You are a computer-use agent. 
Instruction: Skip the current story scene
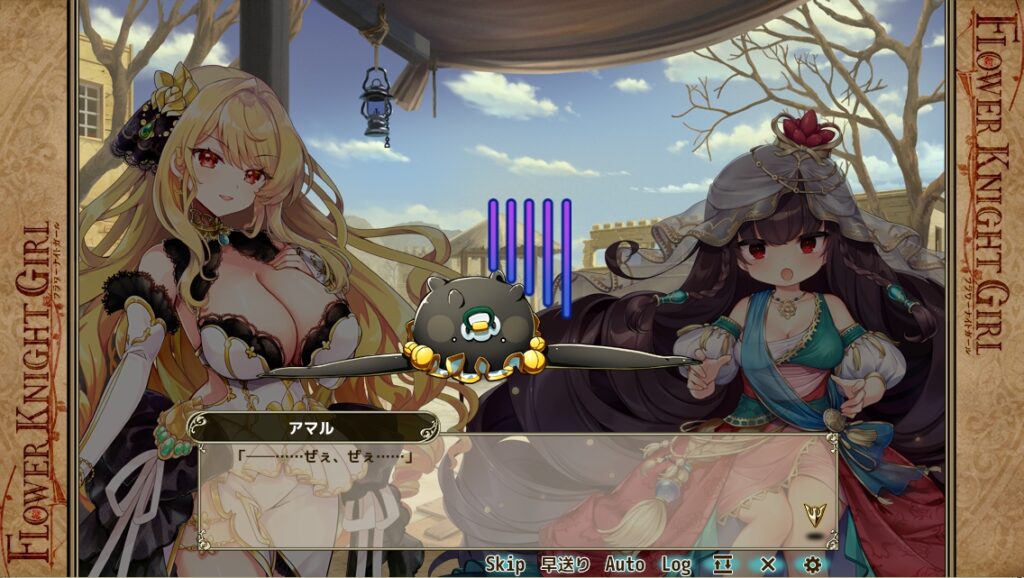point(505,565)
